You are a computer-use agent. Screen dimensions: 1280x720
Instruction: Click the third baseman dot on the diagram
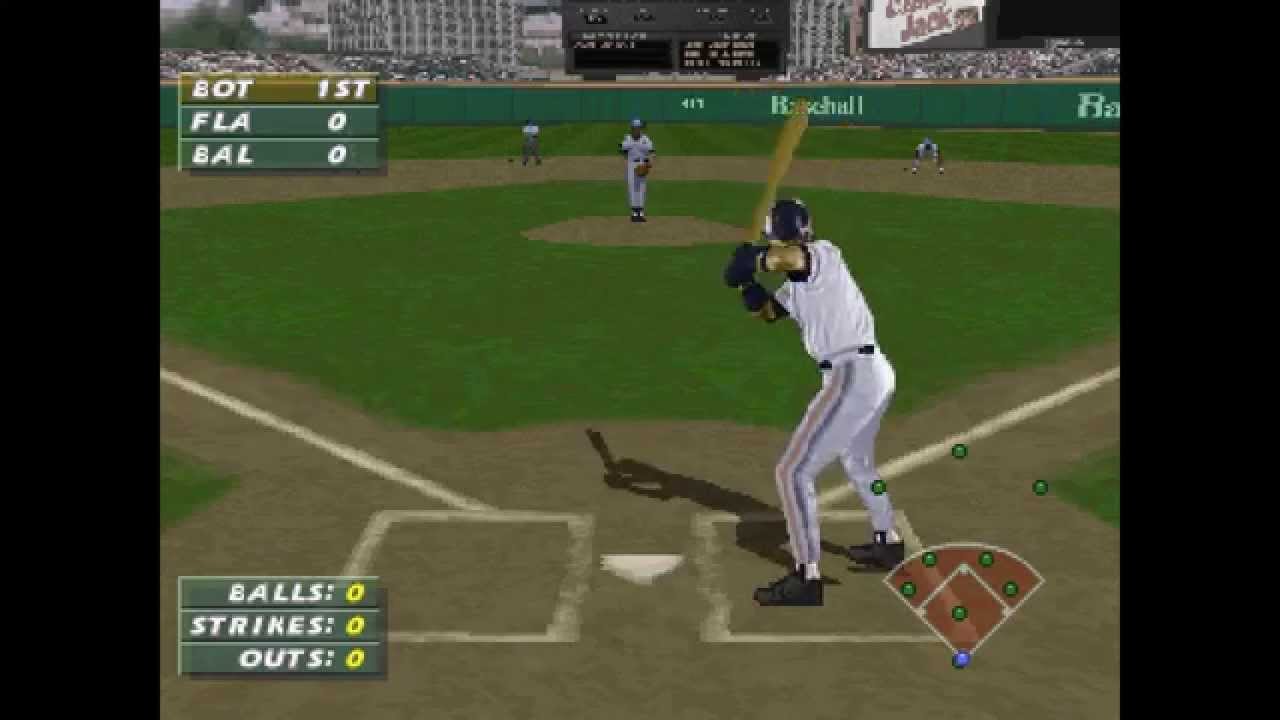908,588
